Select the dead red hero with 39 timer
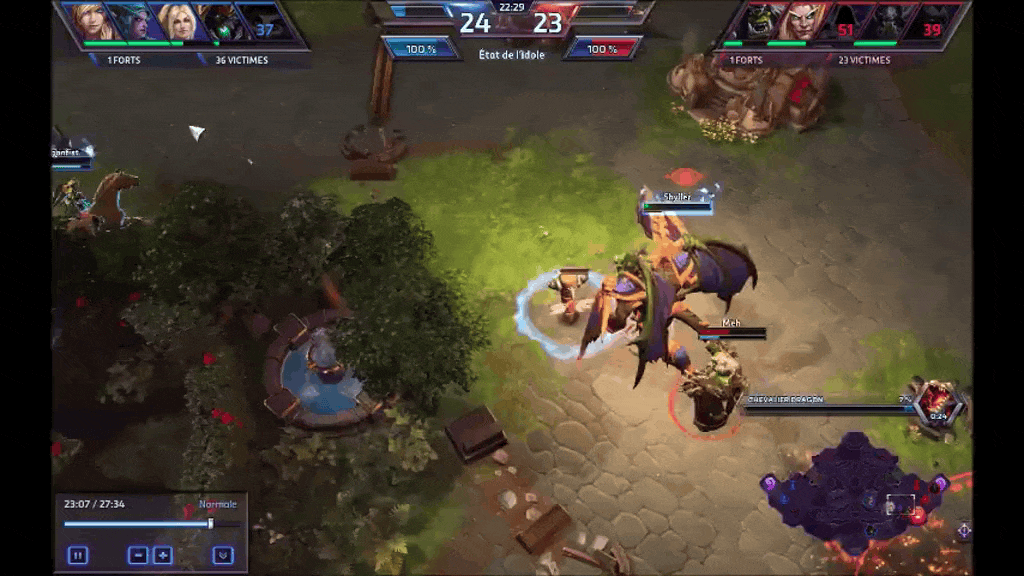This screenshot has height=576, width=1024. click(928, 22)
